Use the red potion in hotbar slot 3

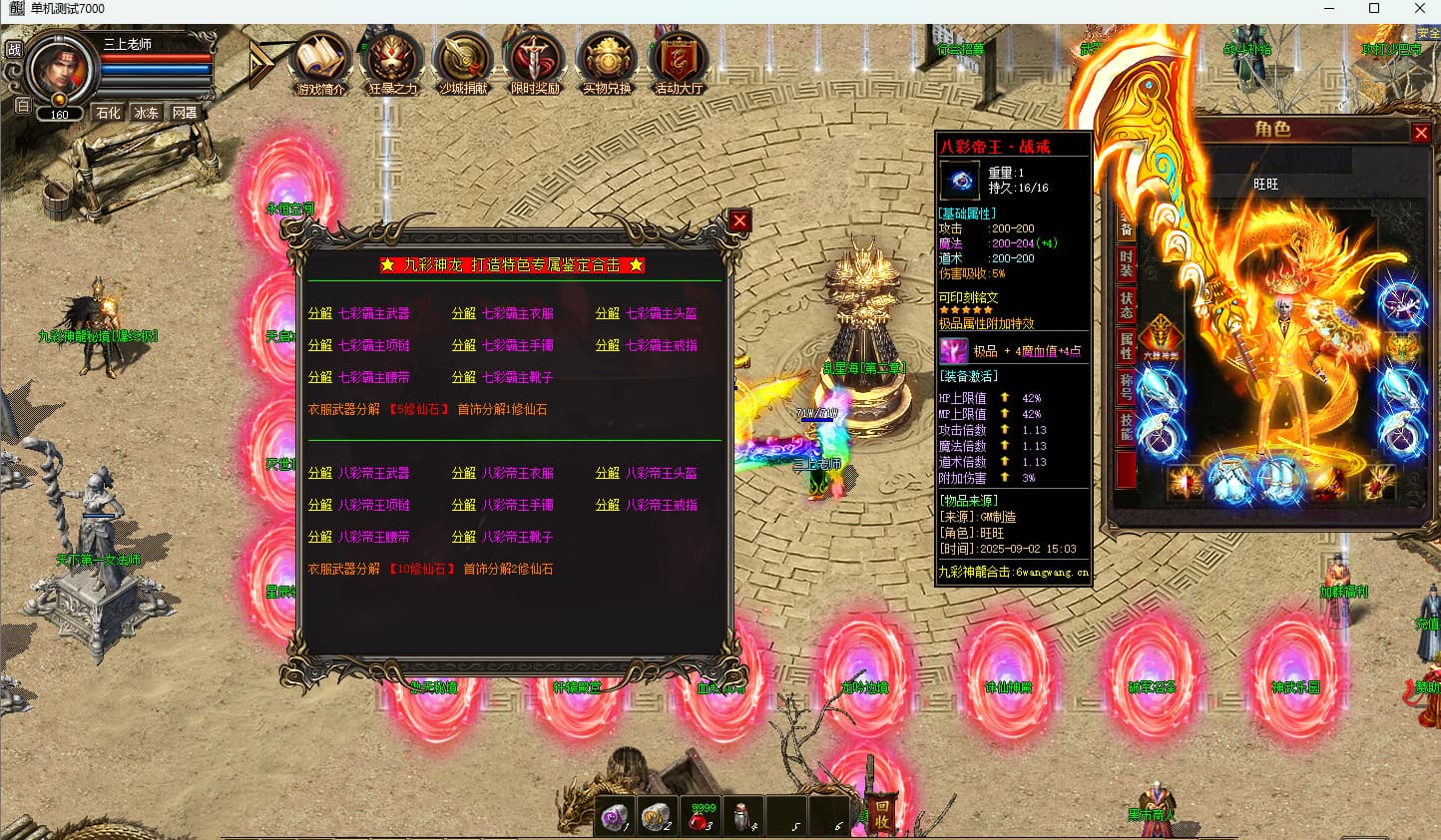tap(704, 816)
